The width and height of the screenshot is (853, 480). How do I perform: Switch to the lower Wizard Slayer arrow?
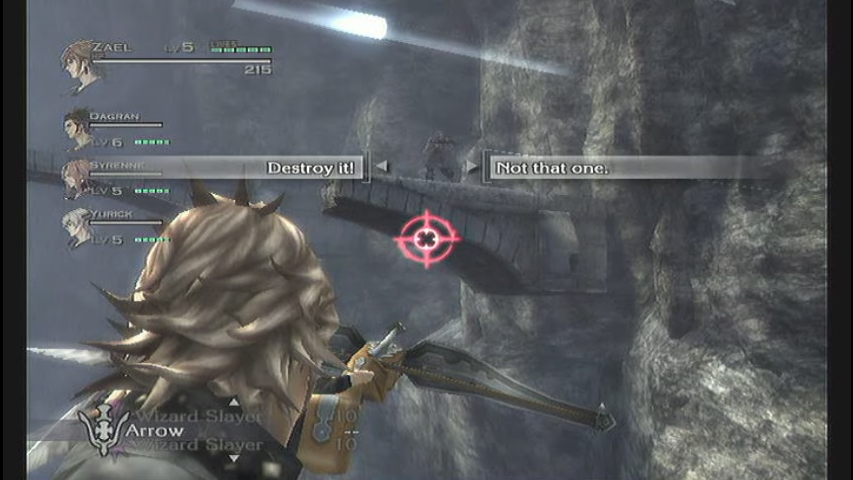click(201, 445)
